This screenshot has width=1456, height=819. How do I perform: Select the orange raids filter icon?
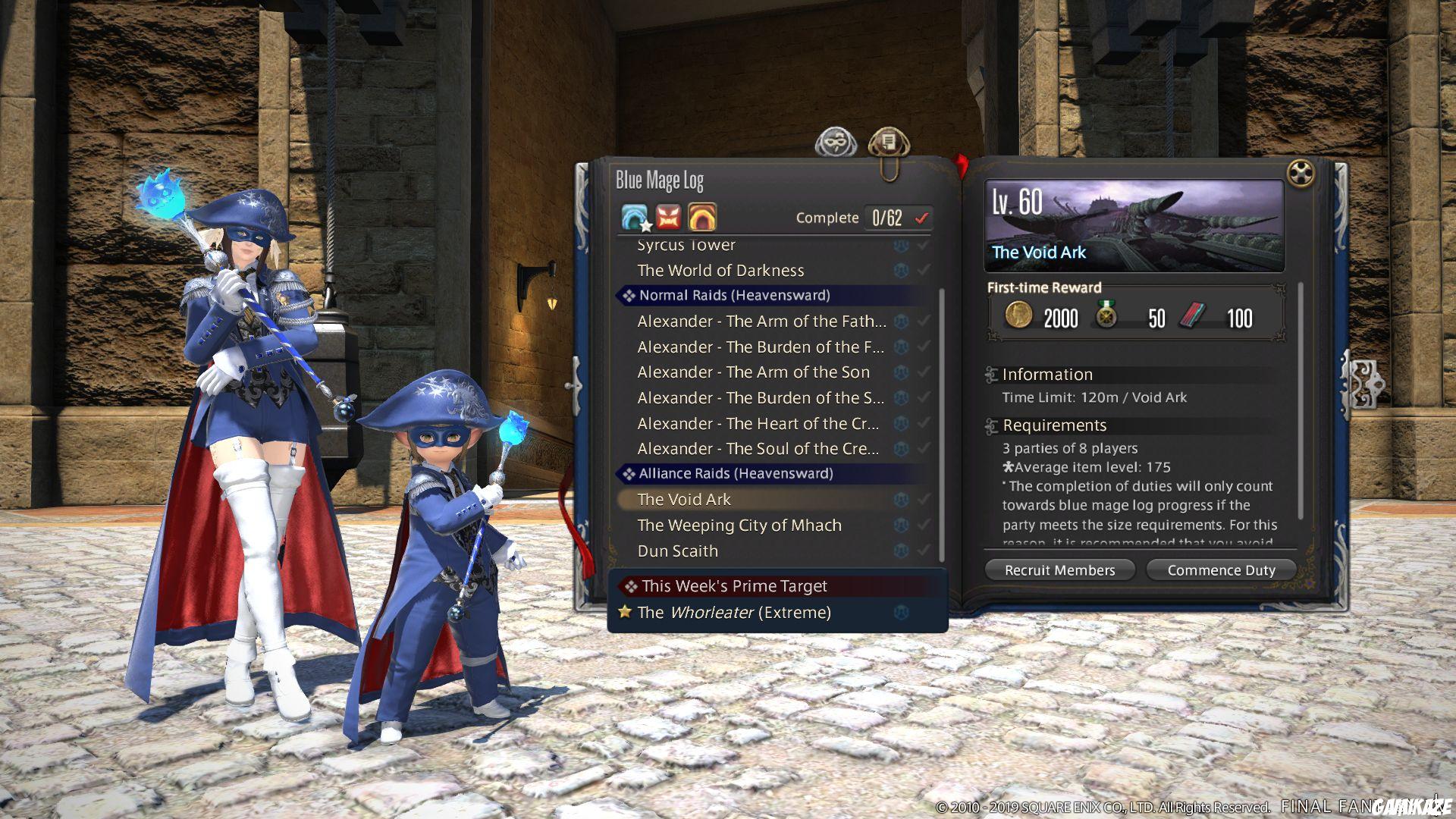click(x=701, y=217)
